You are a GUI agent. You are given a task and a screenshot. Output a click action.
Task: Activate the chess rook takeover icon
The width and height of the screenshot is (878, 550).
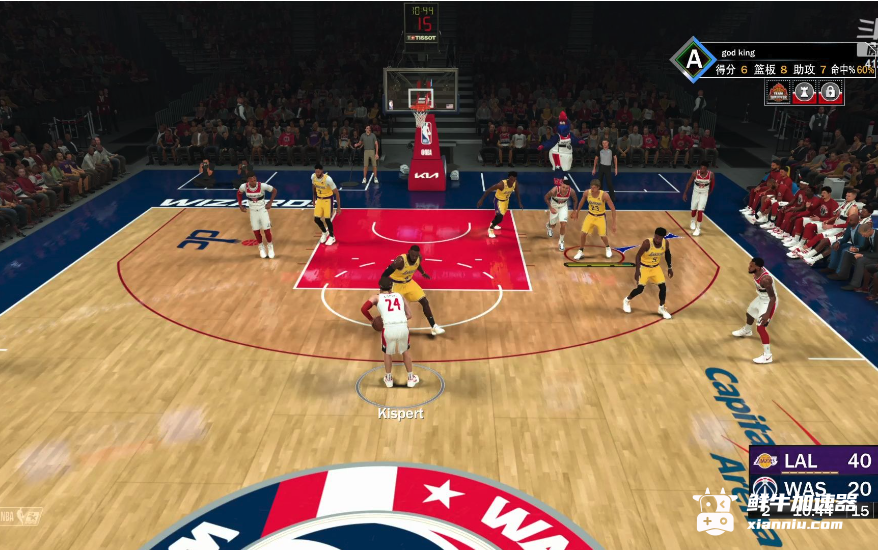pos(804,93)
